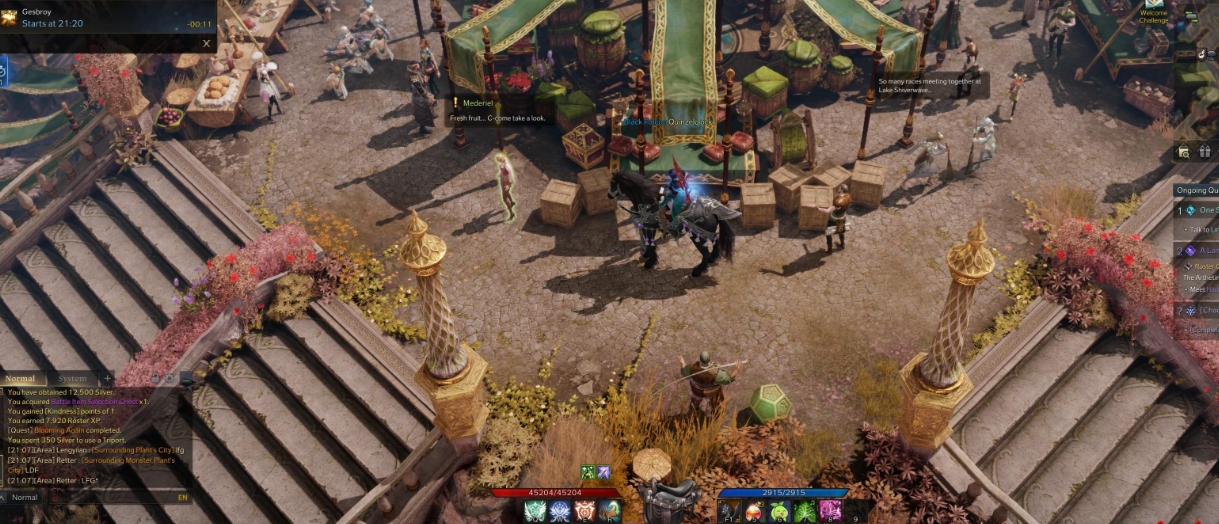
Task: Switch to the System chat tab
Action: [x=72, y=379]
